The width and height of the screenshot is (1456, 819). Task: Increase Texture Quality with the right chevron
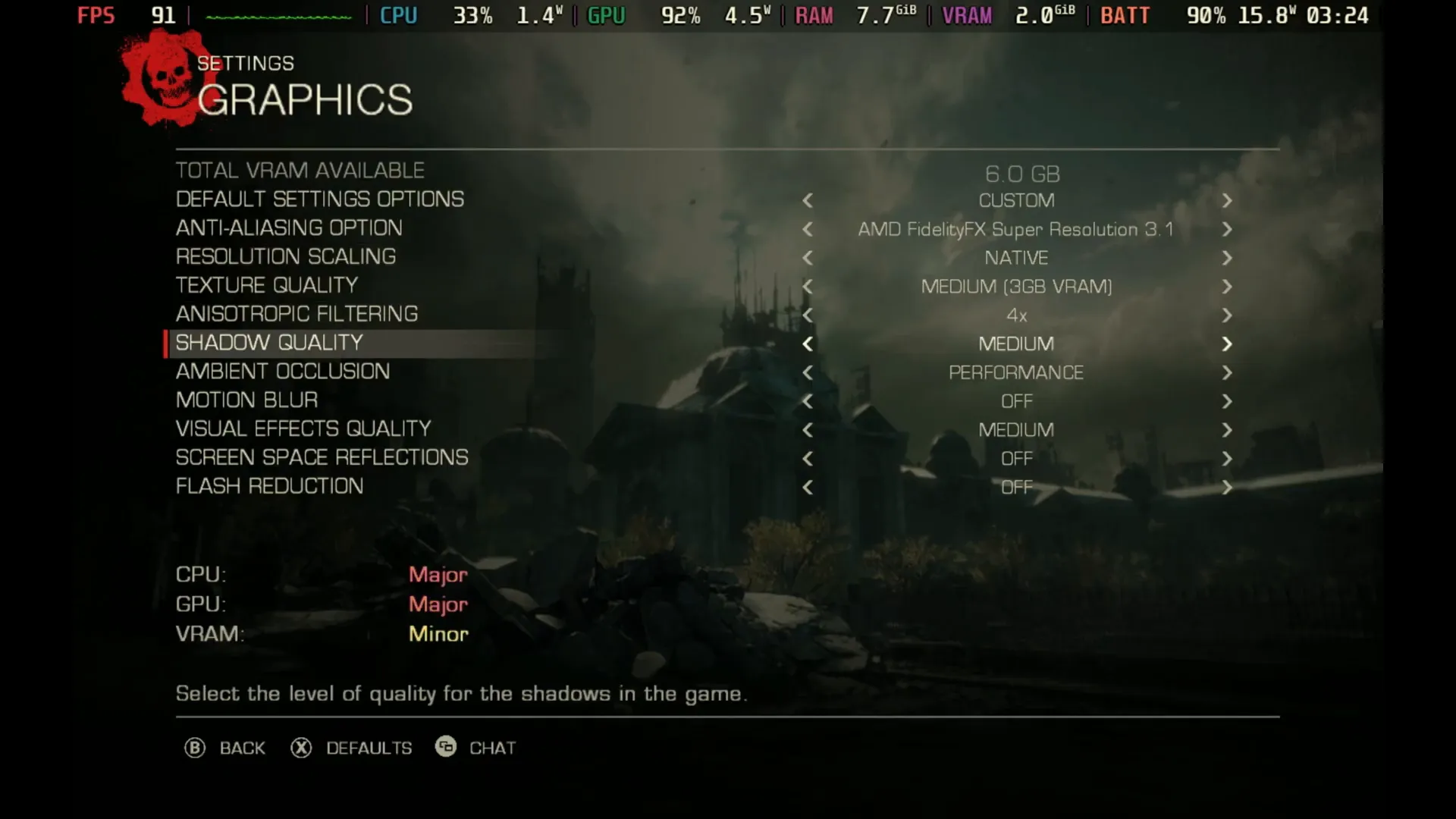point(1227,287)
